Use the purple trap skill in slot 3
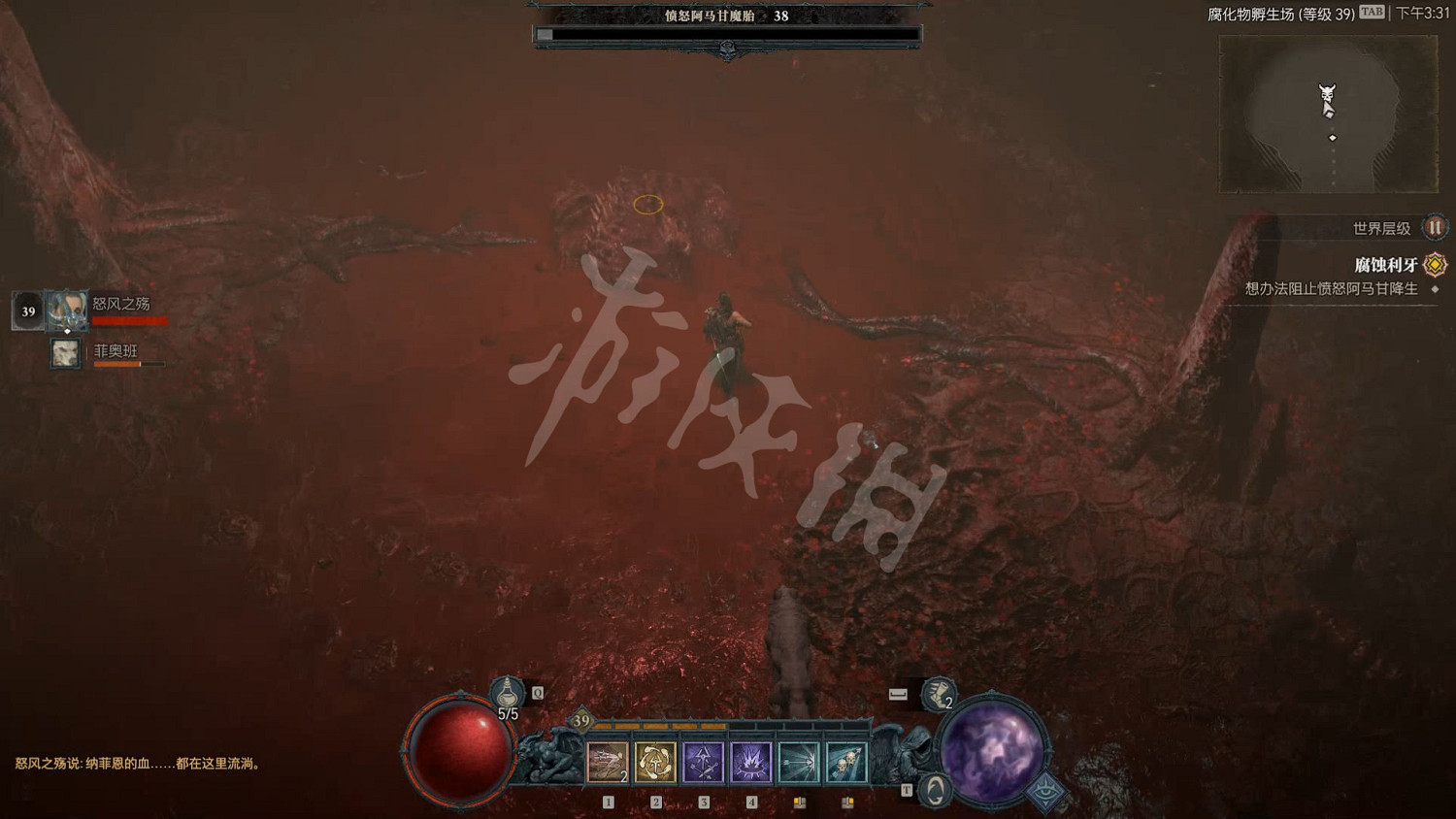Image resolution: width=1456 pixels, height=819 pixels. 704,760
